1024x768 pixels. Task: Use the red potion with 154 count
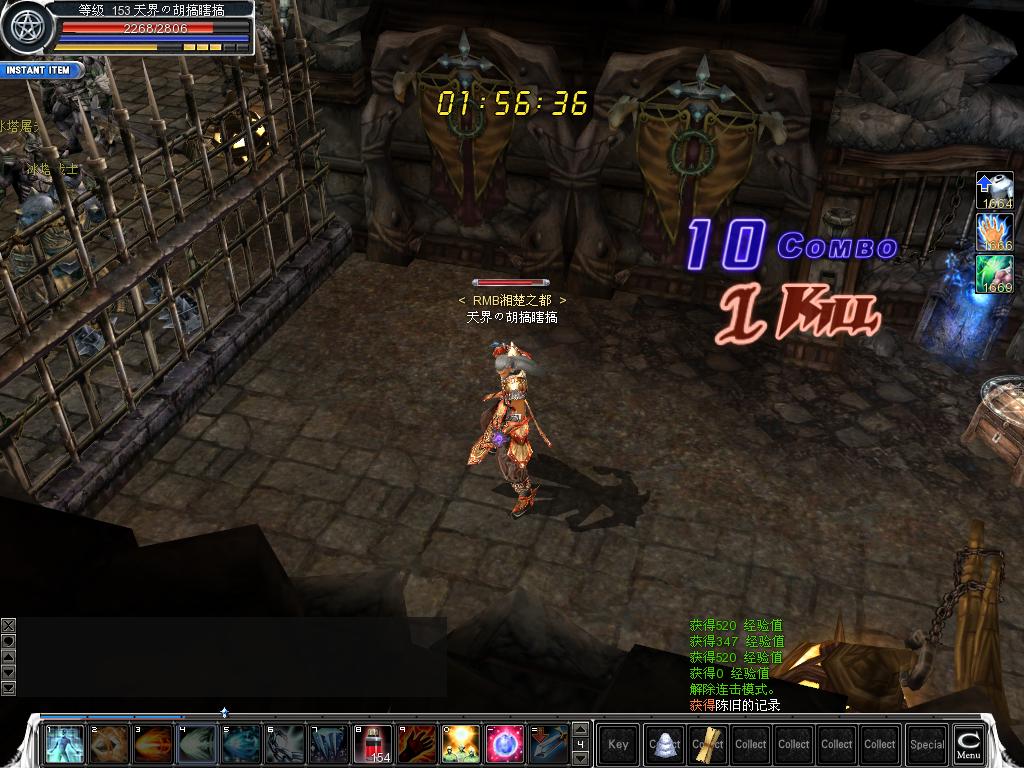(x=373, y=744)
